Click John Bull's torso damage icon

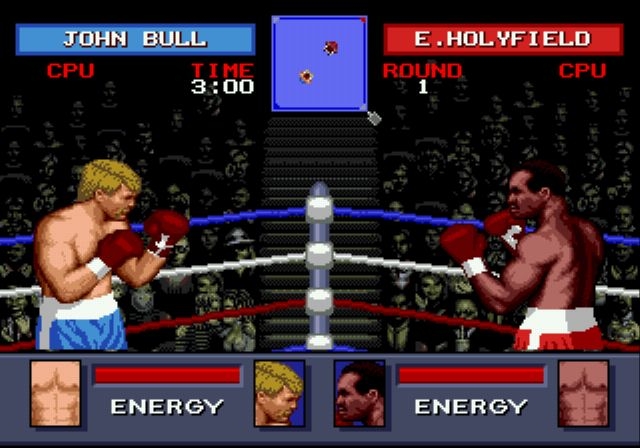[55, 392]
